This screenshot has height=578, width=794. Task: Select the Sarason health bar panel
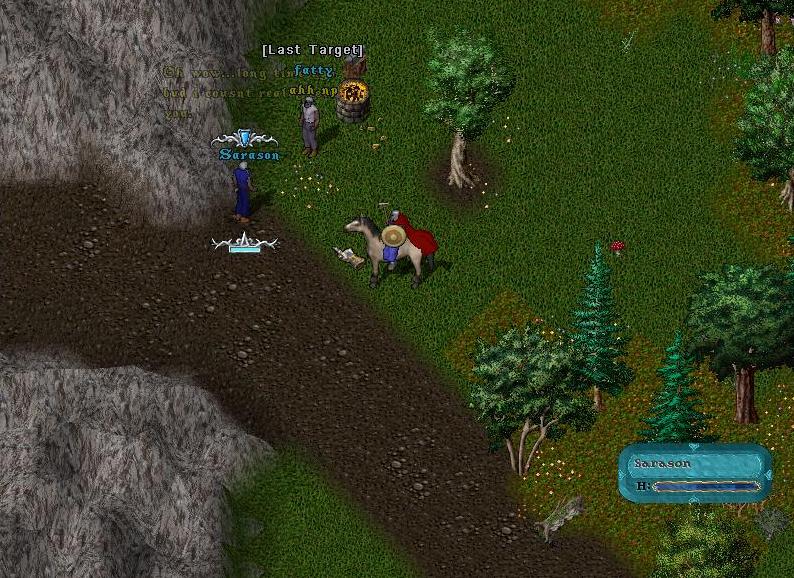(695, 474)
